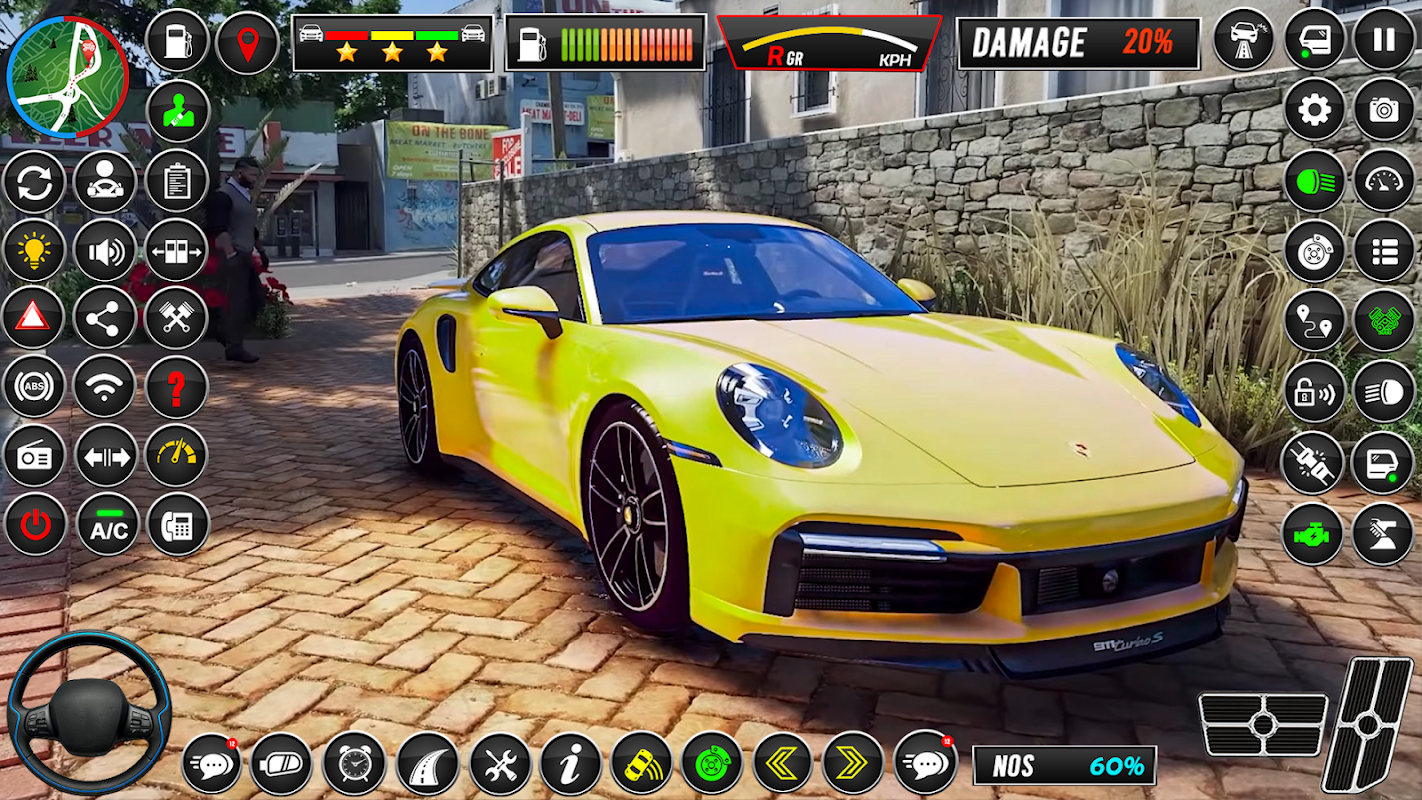Toggle the yellow light bulb button
Screen dimensions: 1422x800
click(34, 249)
